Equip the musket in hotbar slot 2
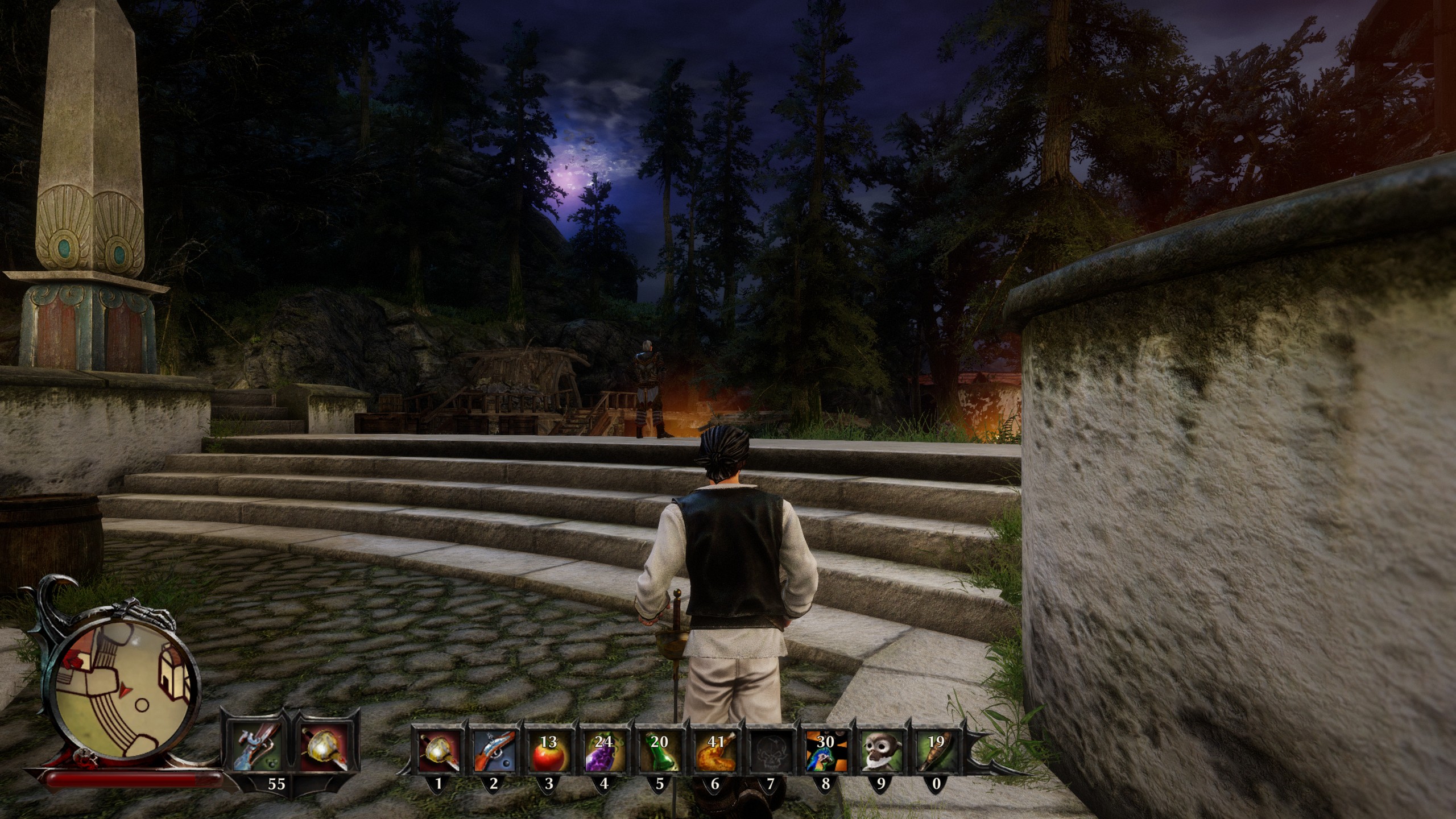Screen dimensions: 1456x819 pos(494,751)
